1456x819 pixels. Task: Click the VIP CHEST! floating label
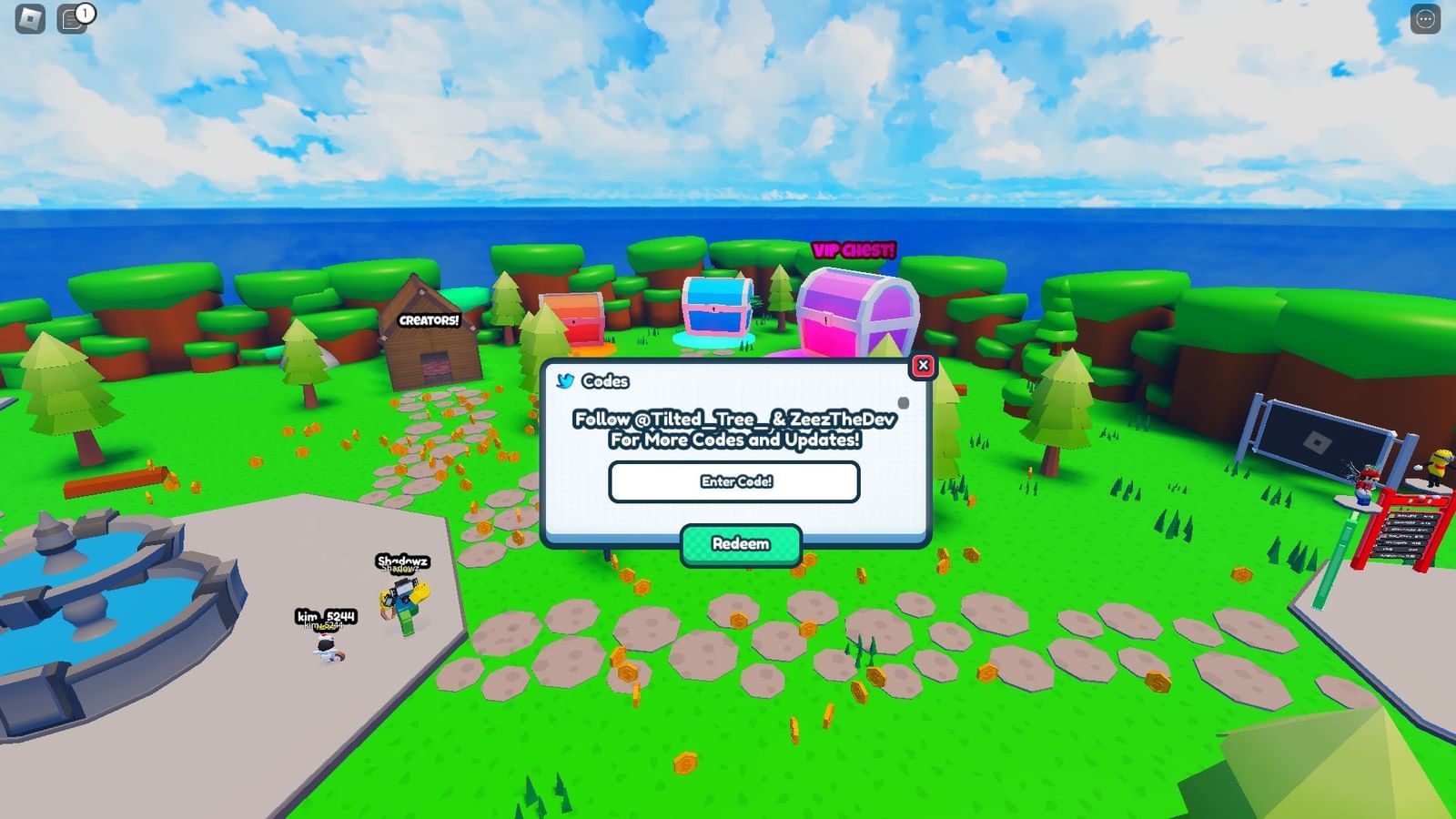[x=854, y=248]
